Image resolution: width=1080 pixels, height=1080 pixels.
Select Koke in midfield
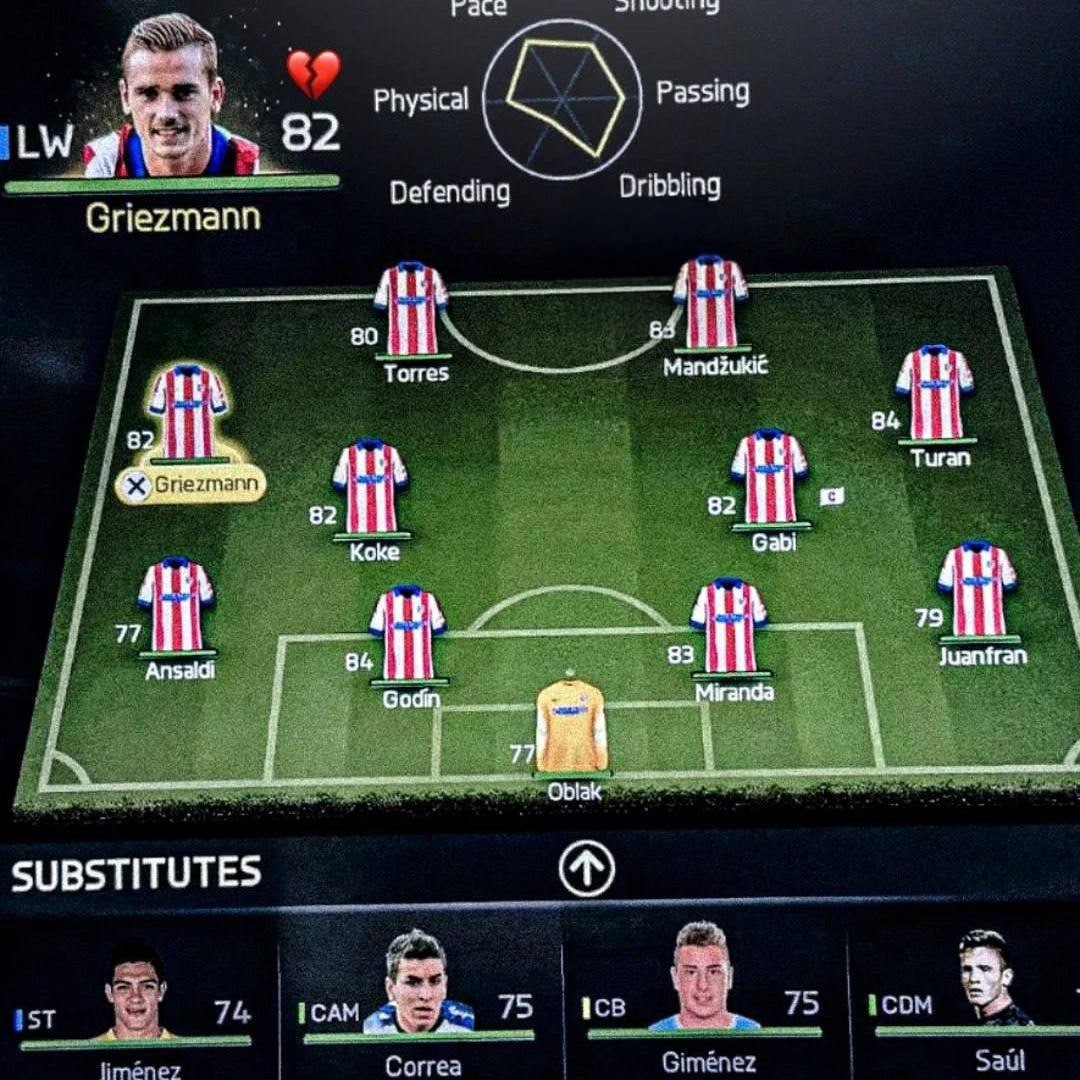[371, 488]
